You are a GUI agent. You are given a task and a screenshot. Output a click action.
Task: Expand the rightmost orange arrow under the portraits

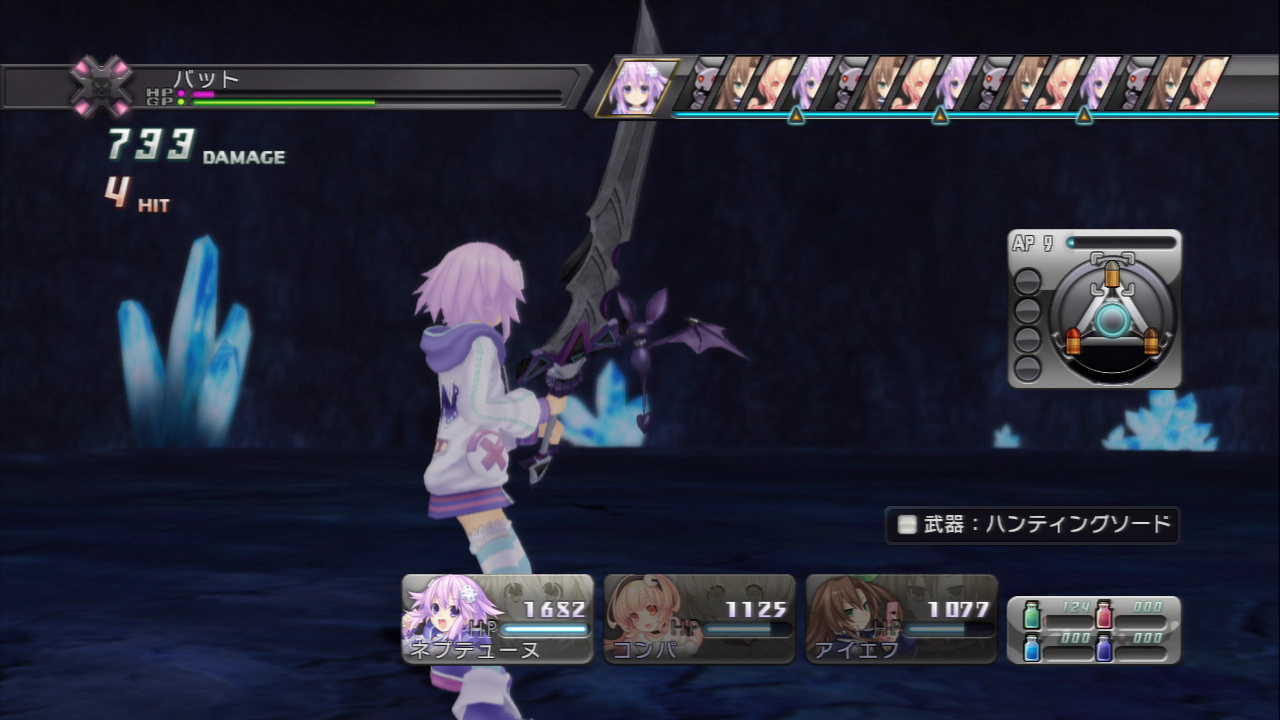[x=1082, y=117]
